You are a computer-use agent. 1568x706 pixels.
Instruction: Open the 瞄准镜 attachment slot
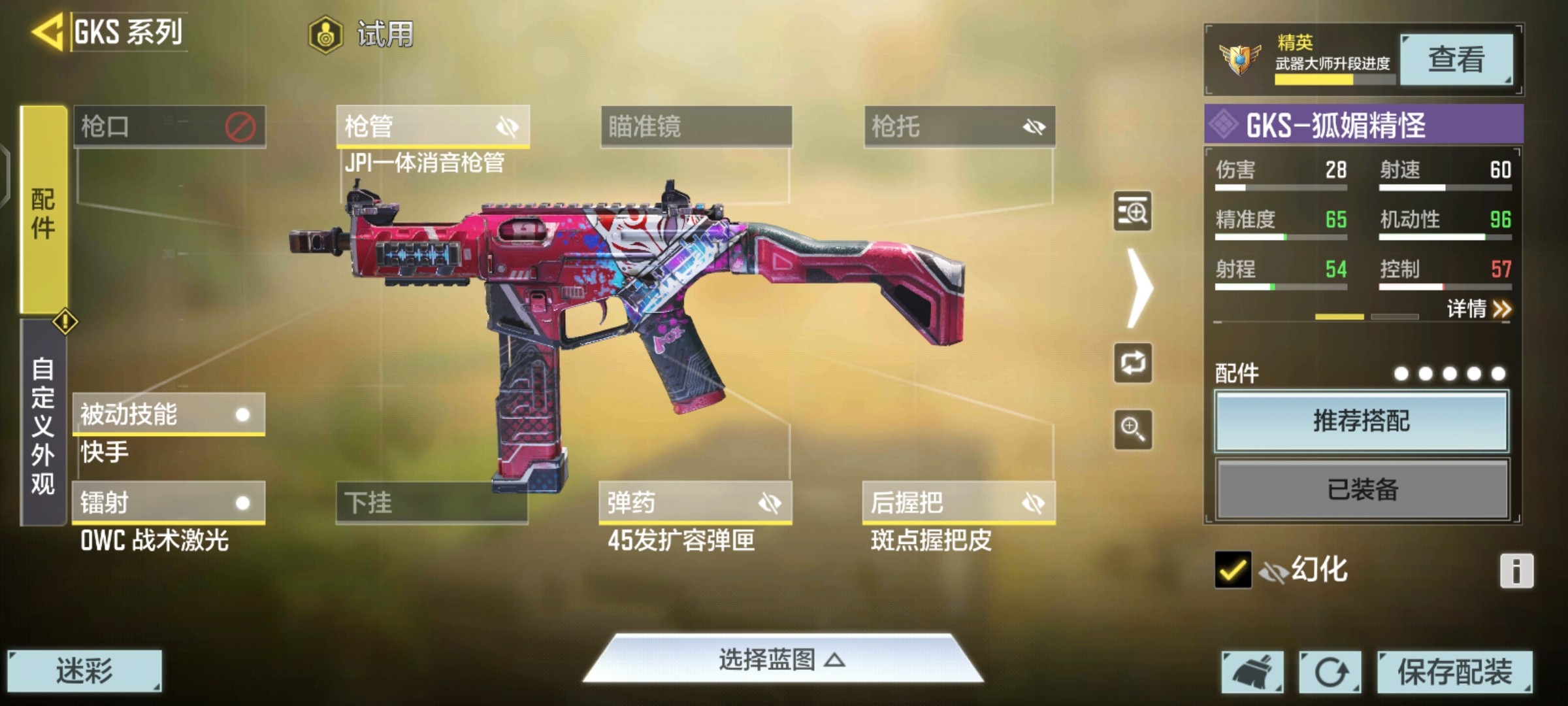pyautogui.click(x=696, y=126)
